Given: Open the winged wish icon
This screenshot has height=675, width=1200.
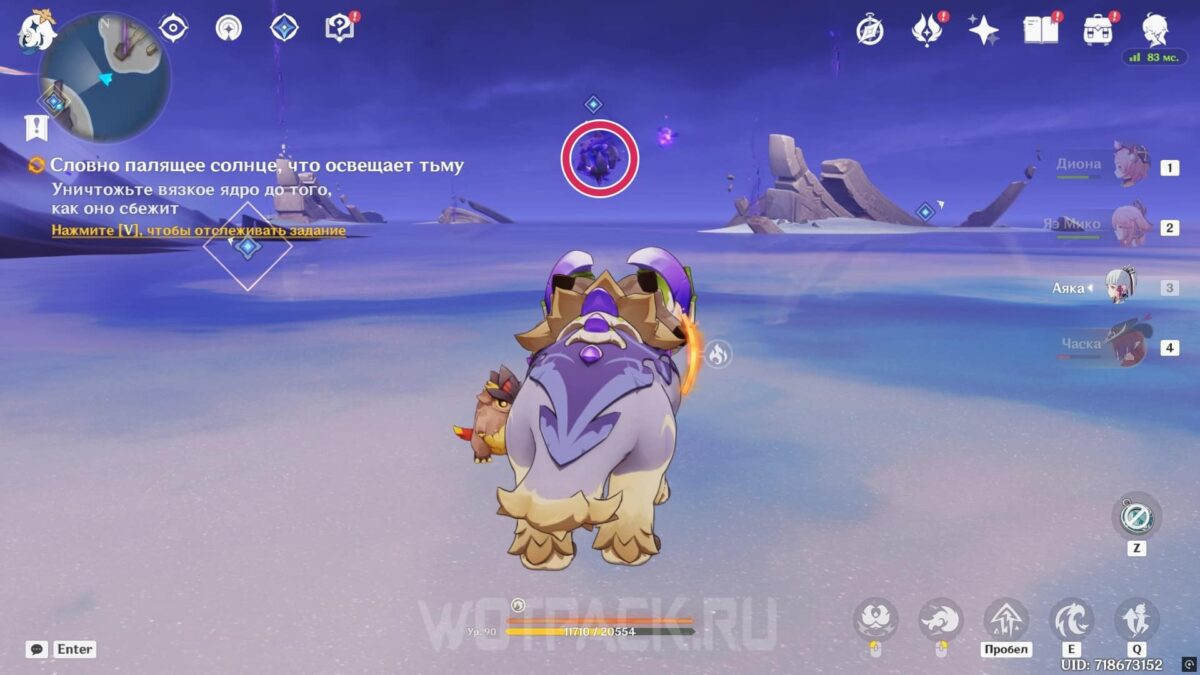Looking at the screenshot, I should (x=927, y=30).
